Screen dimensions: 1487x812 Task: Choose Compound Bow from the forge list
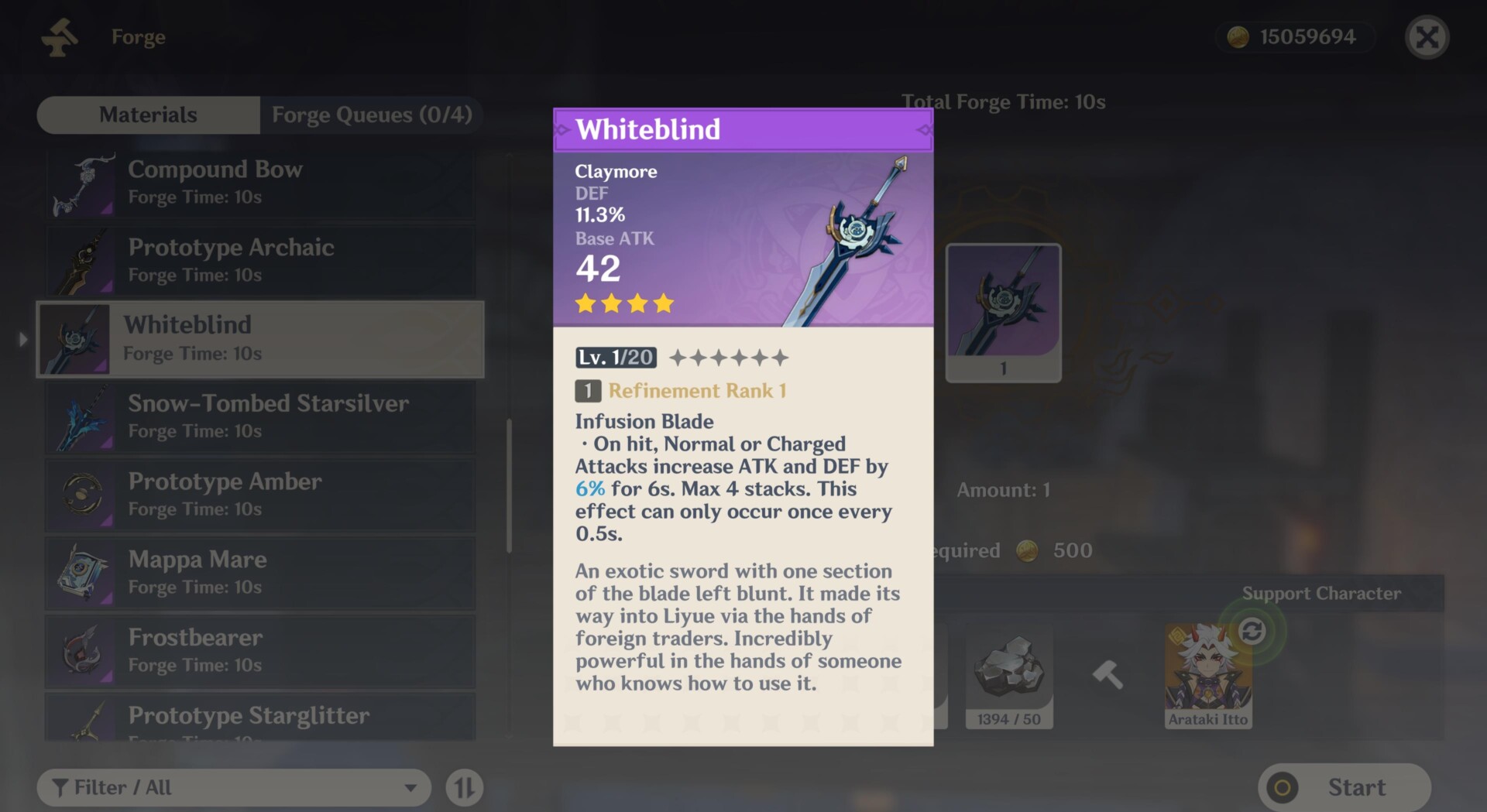(260, 183)
